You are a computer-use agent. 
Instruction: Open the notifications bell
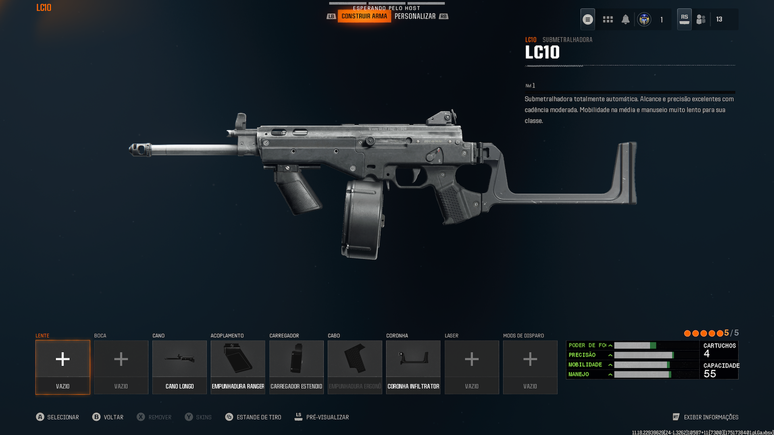pyautogui.click(x=626, y=19)
